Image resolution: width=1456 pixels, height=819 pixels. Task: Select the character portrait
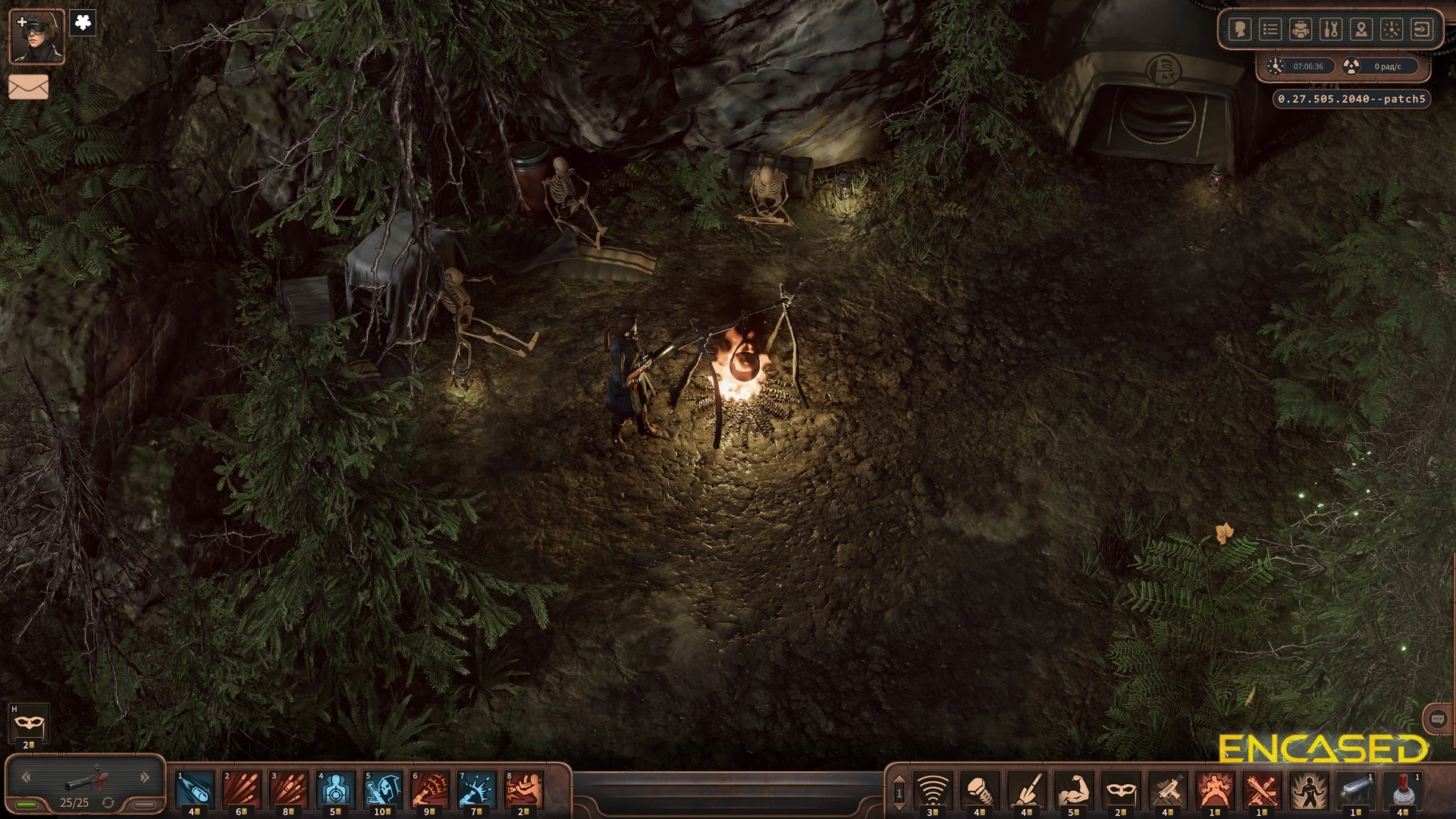(36, 36)
